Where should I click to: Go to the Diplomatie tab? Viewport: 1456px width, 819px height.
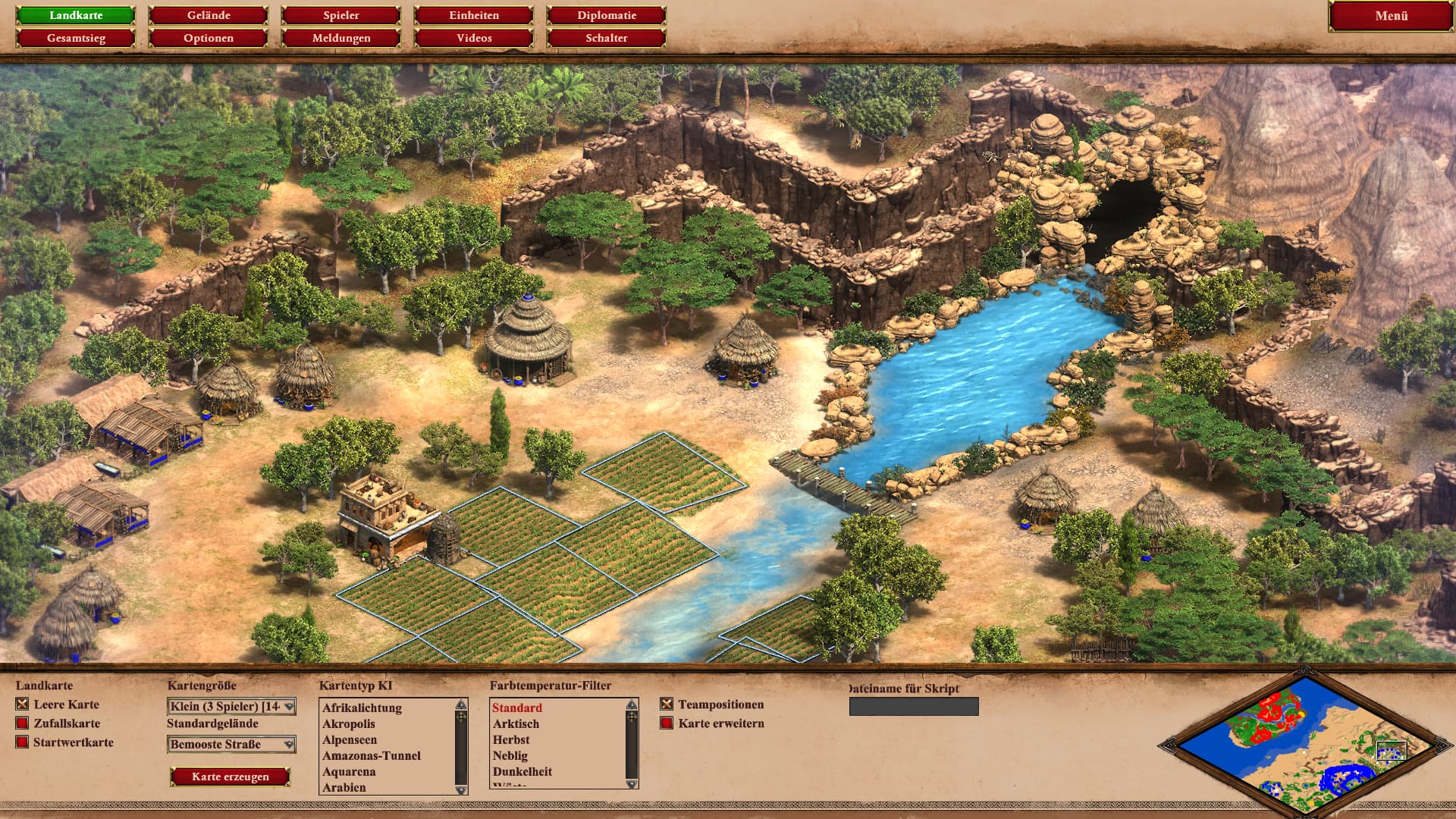coord(607,15)
